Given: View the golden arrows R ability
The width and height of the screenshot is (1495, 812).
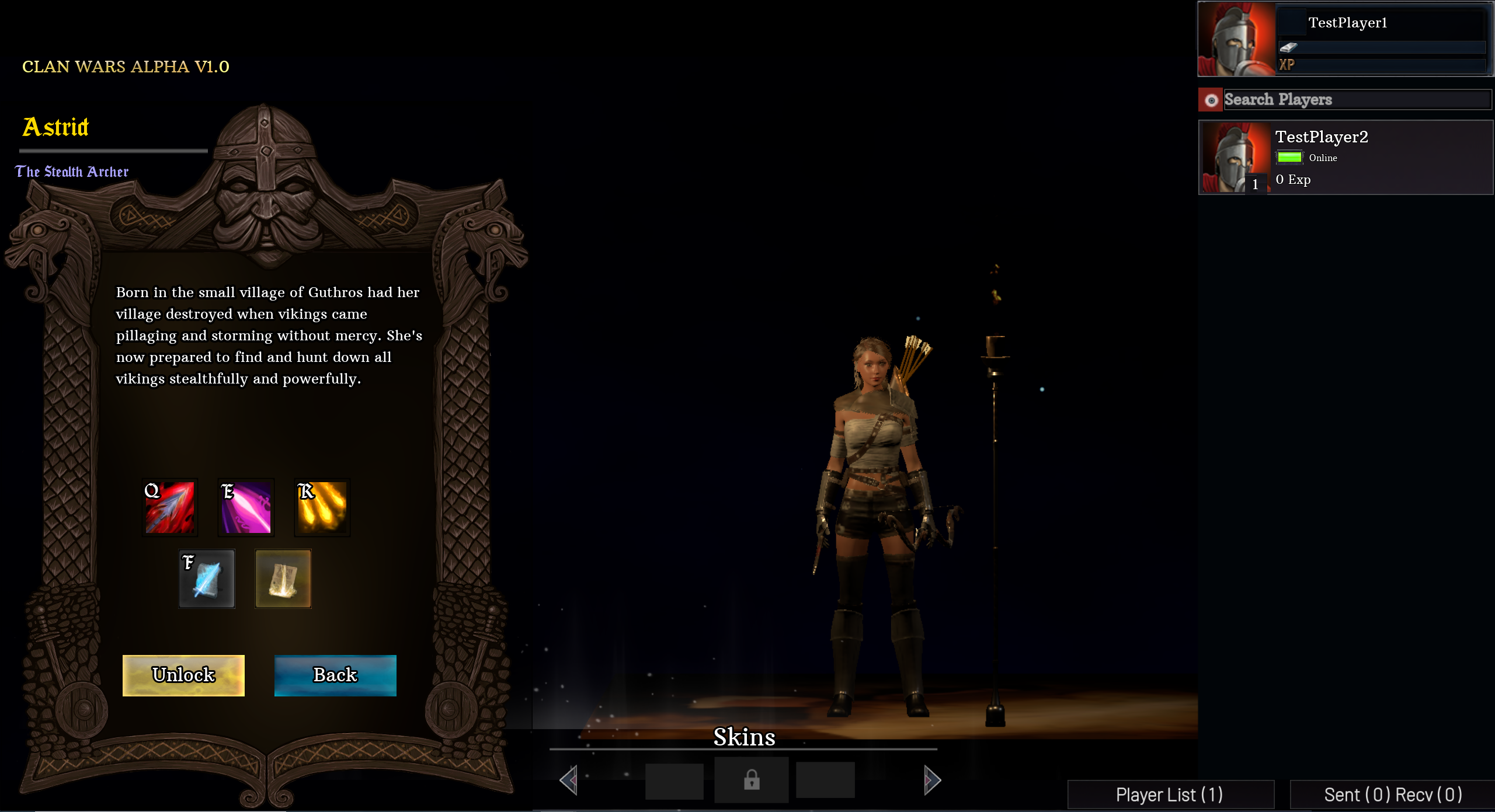Looking at the screenshot, I should (x=322, y=507).
